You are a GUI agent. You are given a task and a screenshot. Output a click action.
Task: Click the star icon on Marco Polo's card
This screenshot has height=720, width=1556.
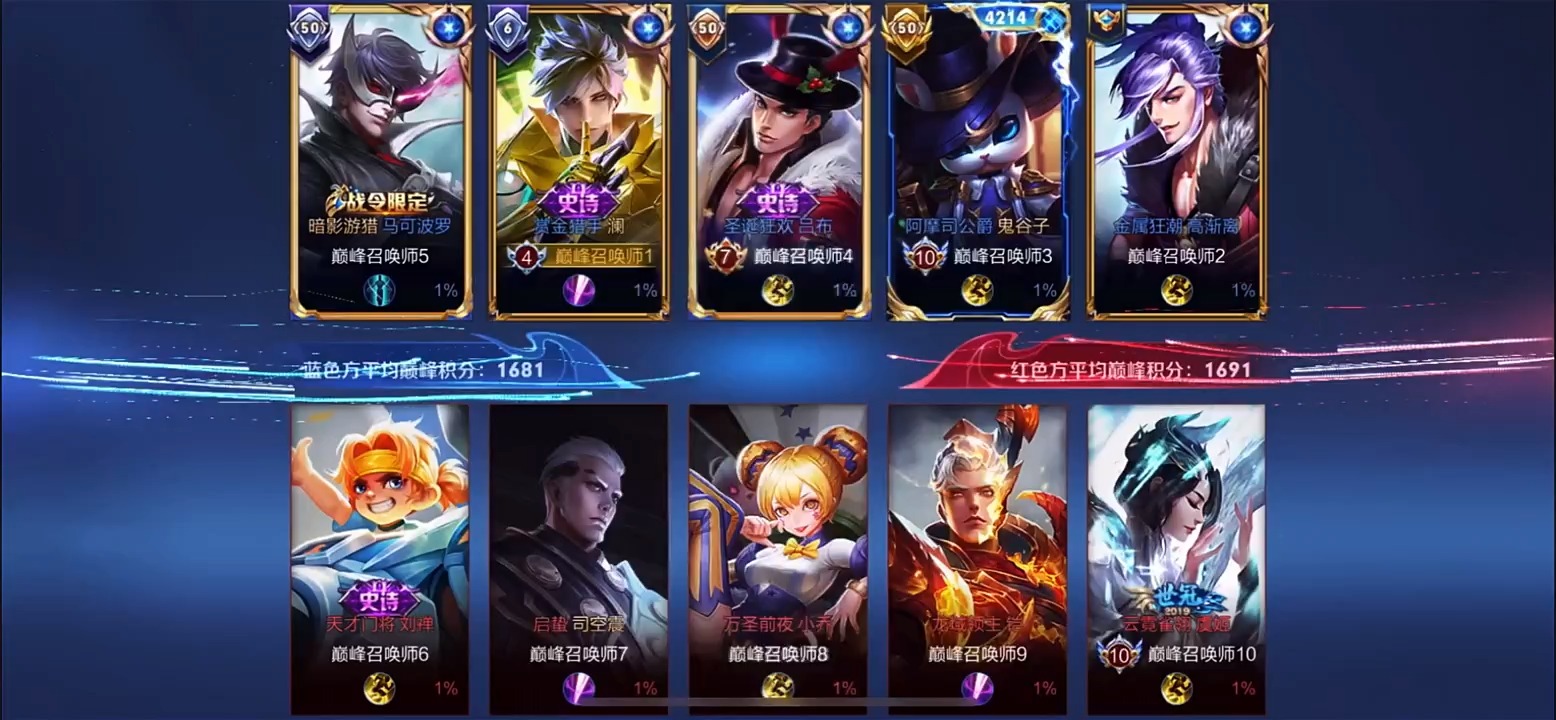(450, 26)
